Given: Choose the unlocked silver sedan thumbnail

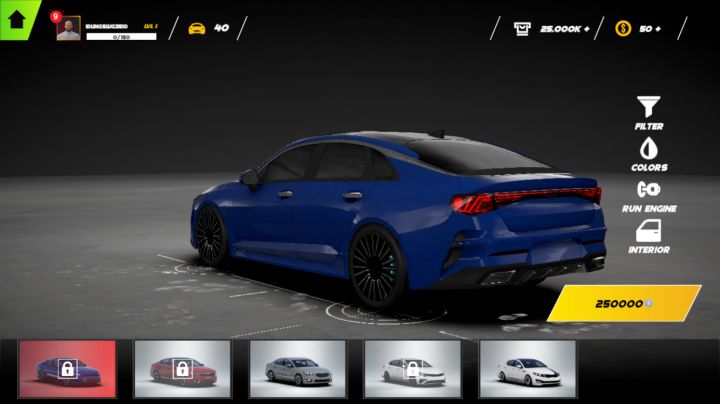Looking at the screenshot, I should 297,369.
